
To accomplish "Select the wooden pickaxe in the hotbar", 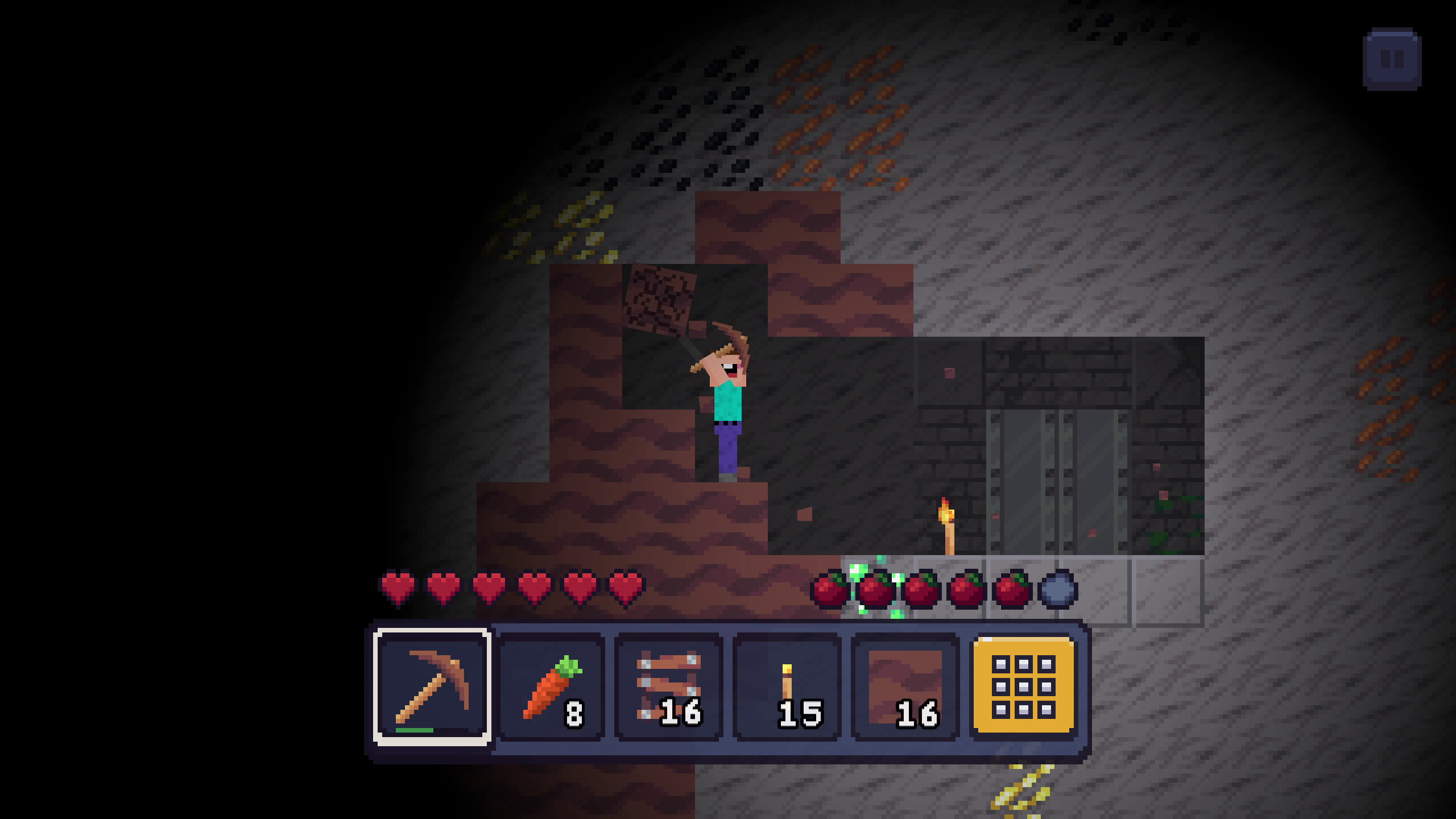I will point(431,688).
